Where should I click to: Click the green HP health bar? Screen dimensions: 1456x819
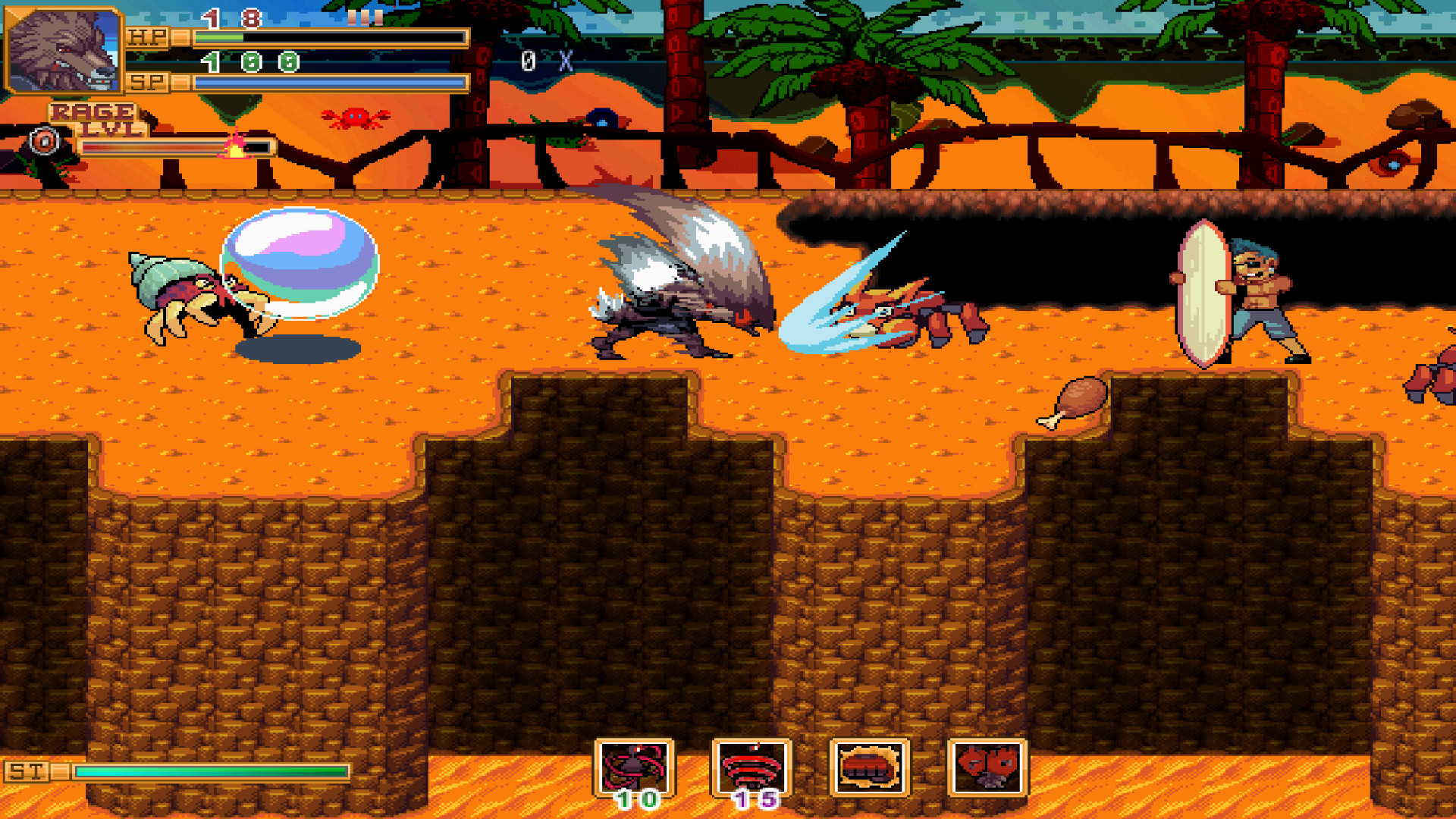pos(220,36)
